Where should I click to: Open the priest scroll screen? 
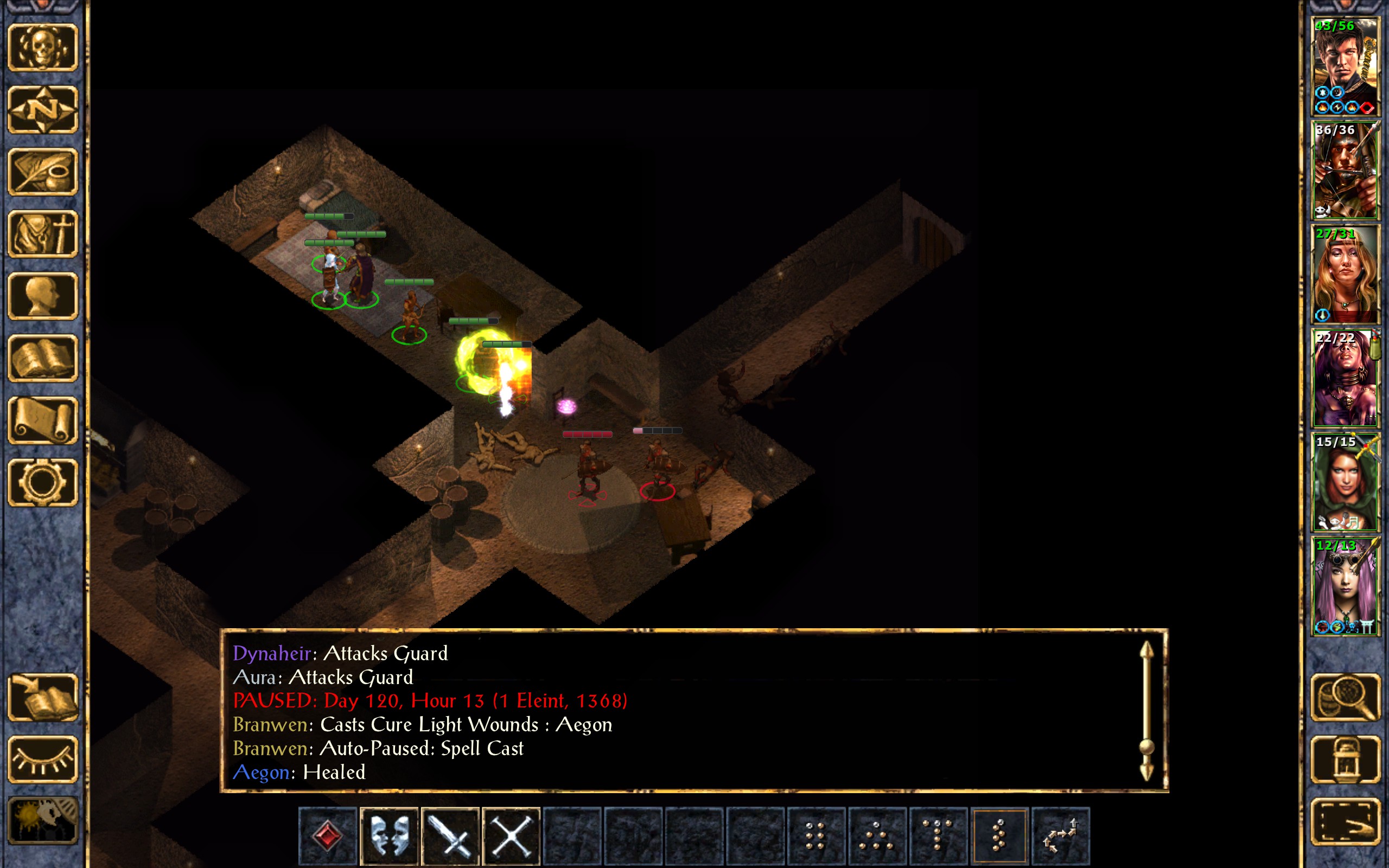tap(42, 420)
